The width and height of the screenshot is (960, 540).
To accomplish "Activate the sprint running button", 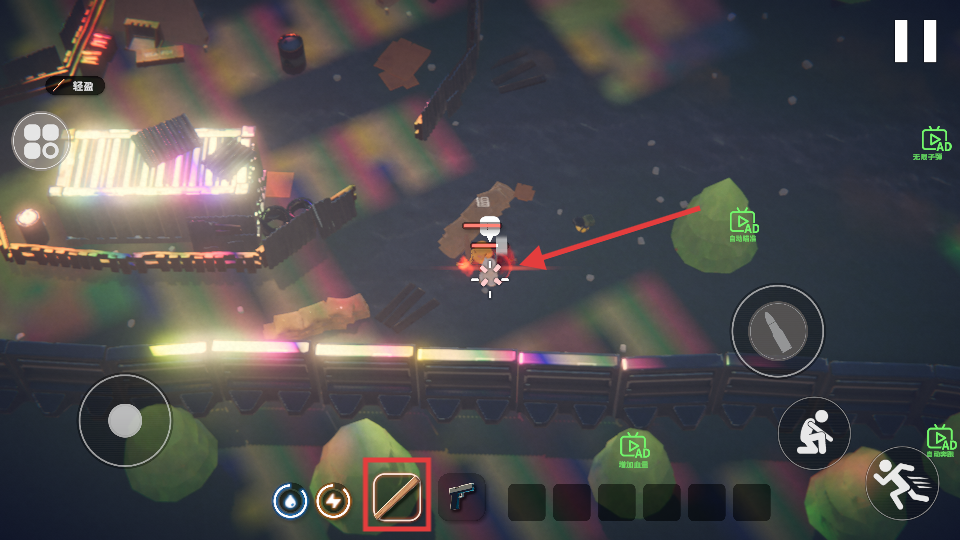I will point(901,482).
